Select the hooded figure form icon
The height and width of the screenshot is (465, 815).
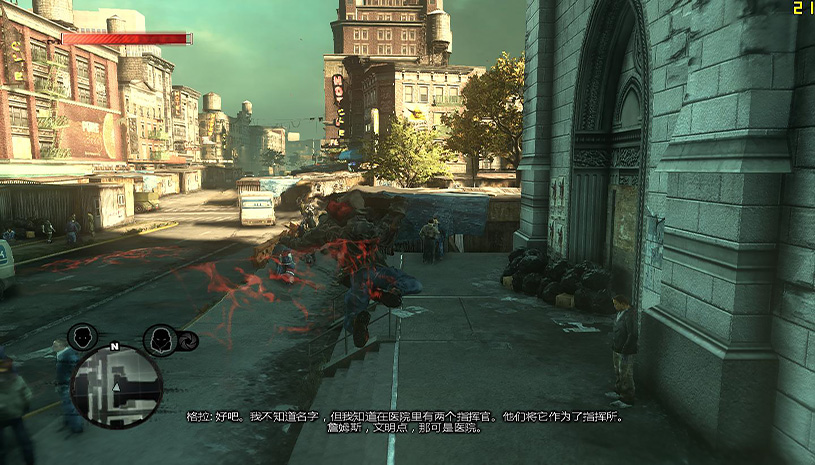click(x=159, y=340)
